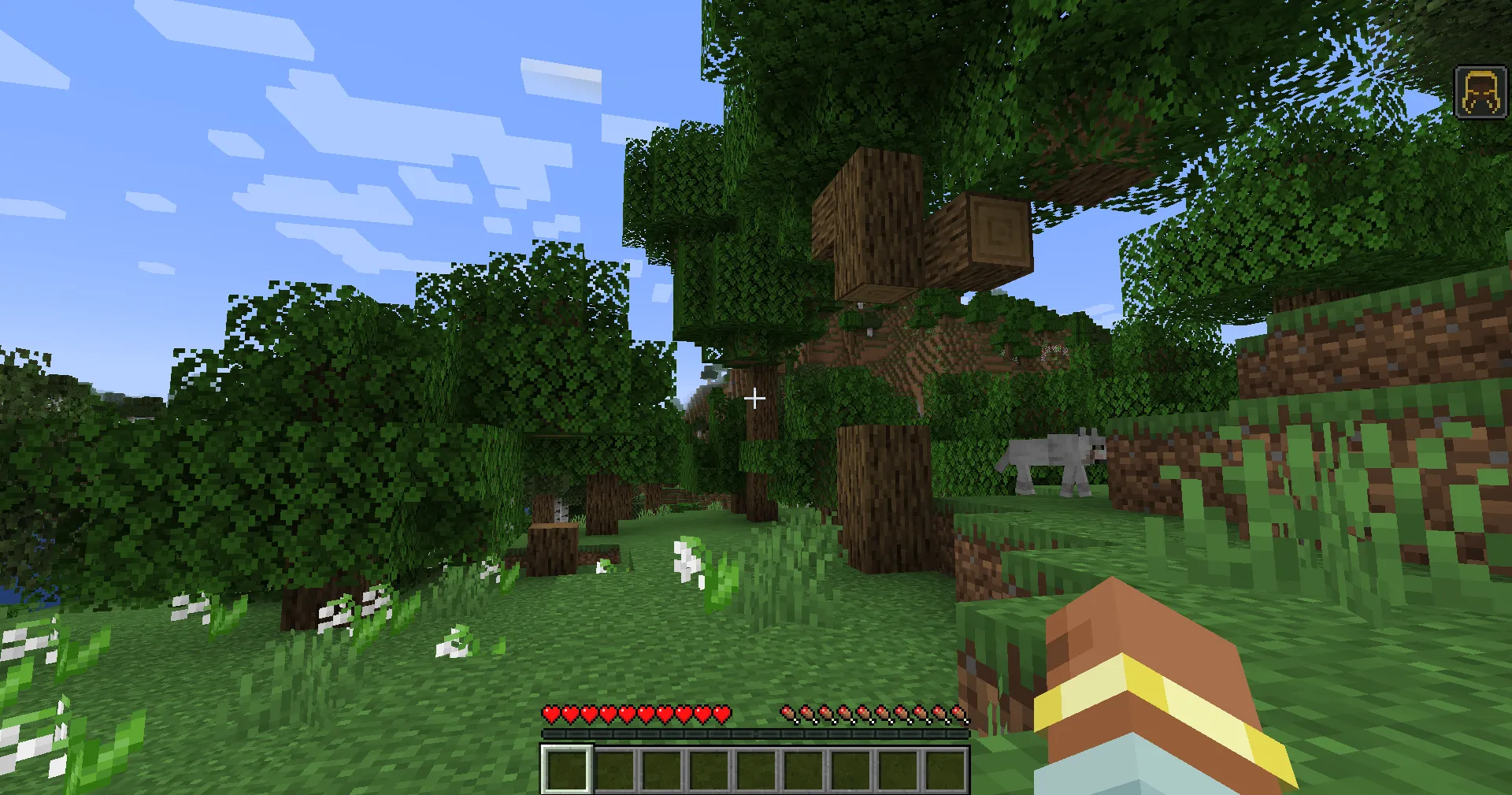Click the crosshair at screen center
This screenshot has width=1512, height=795.
point(755,398)
